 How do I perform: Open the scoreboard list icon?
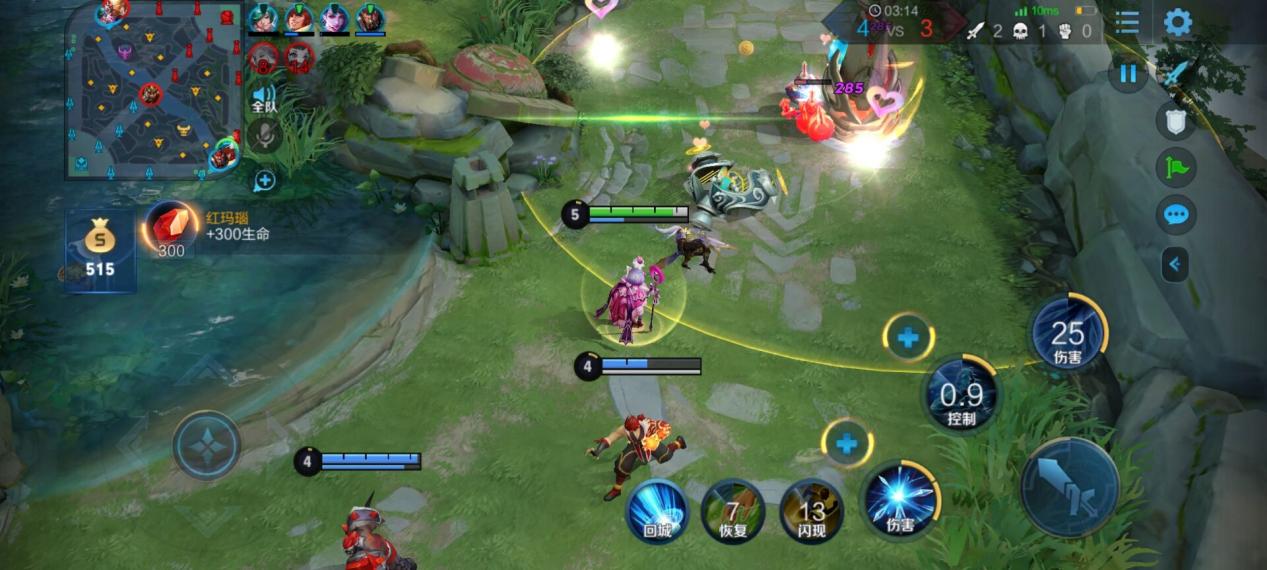click(1127, 22)
